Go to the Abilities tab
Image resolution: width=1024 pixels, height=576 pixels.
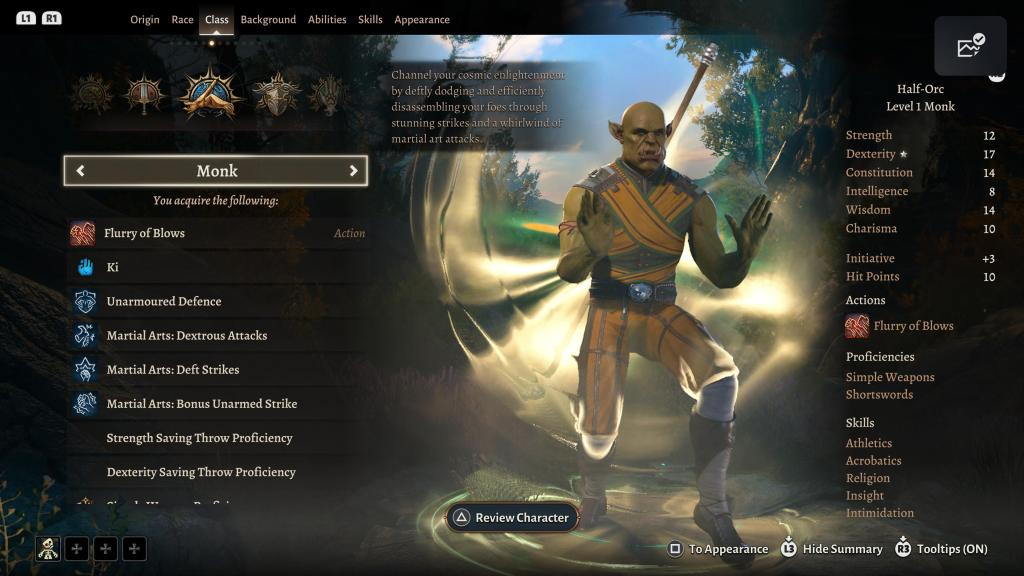click(327, 20)
